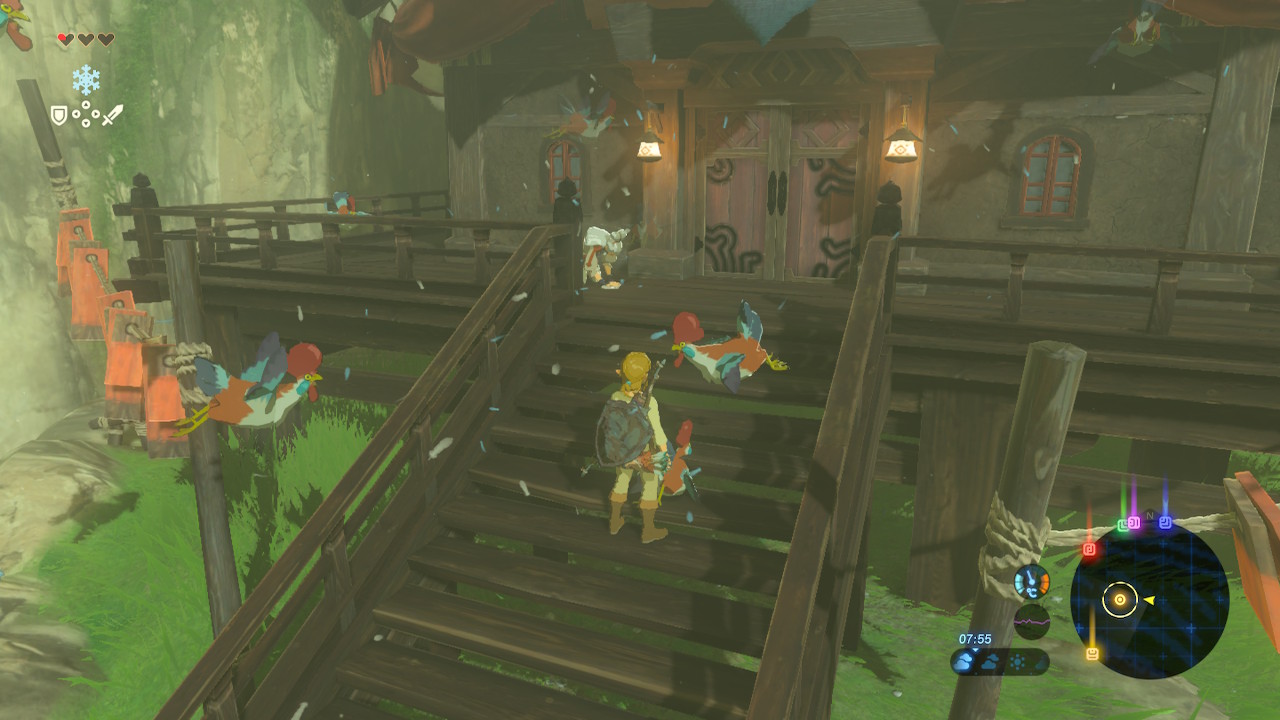
Task: Click the first partially filled heart
Action: 64,38
